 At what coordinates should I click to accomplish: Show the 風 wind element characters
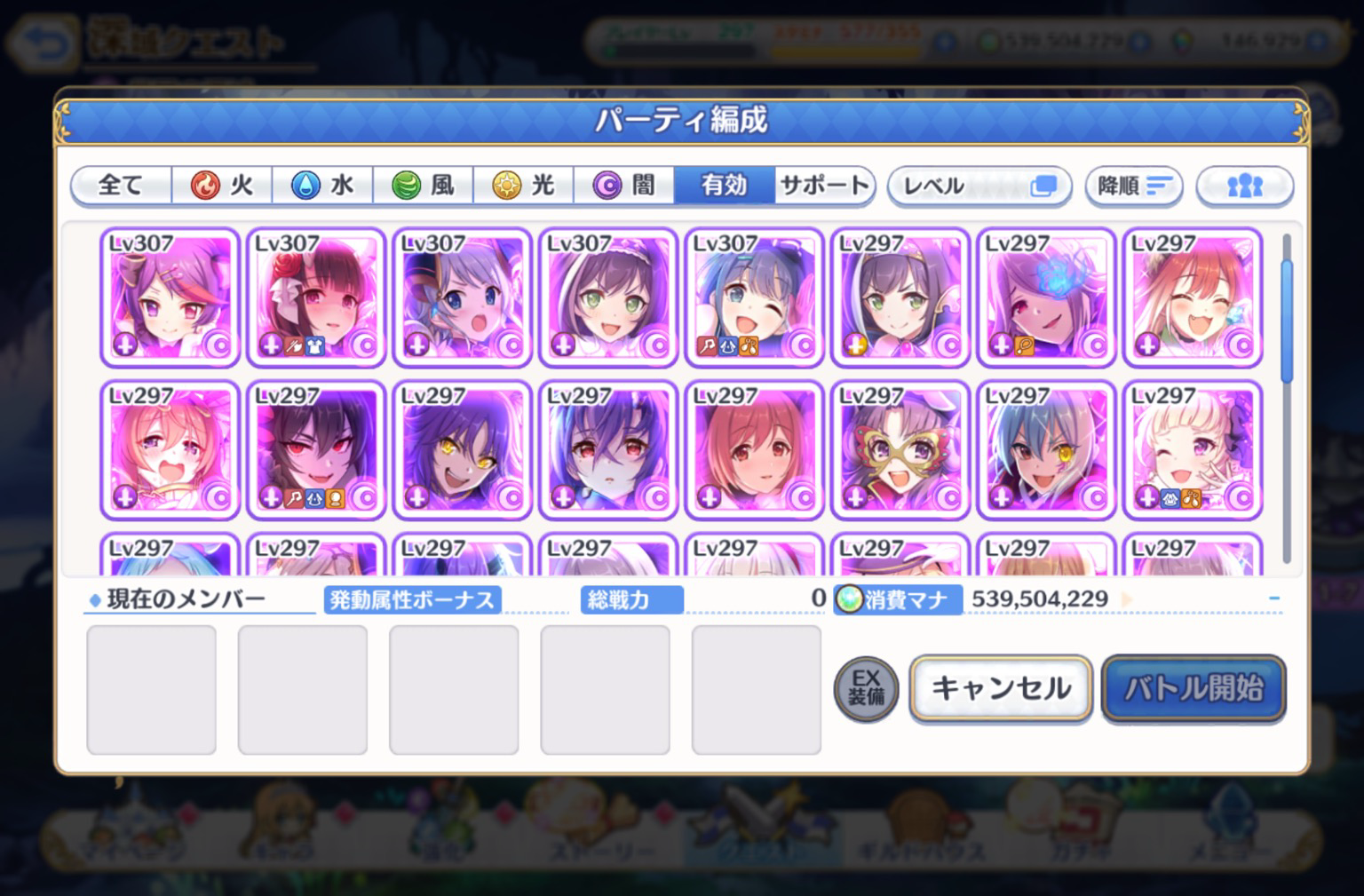click(423, 186)
